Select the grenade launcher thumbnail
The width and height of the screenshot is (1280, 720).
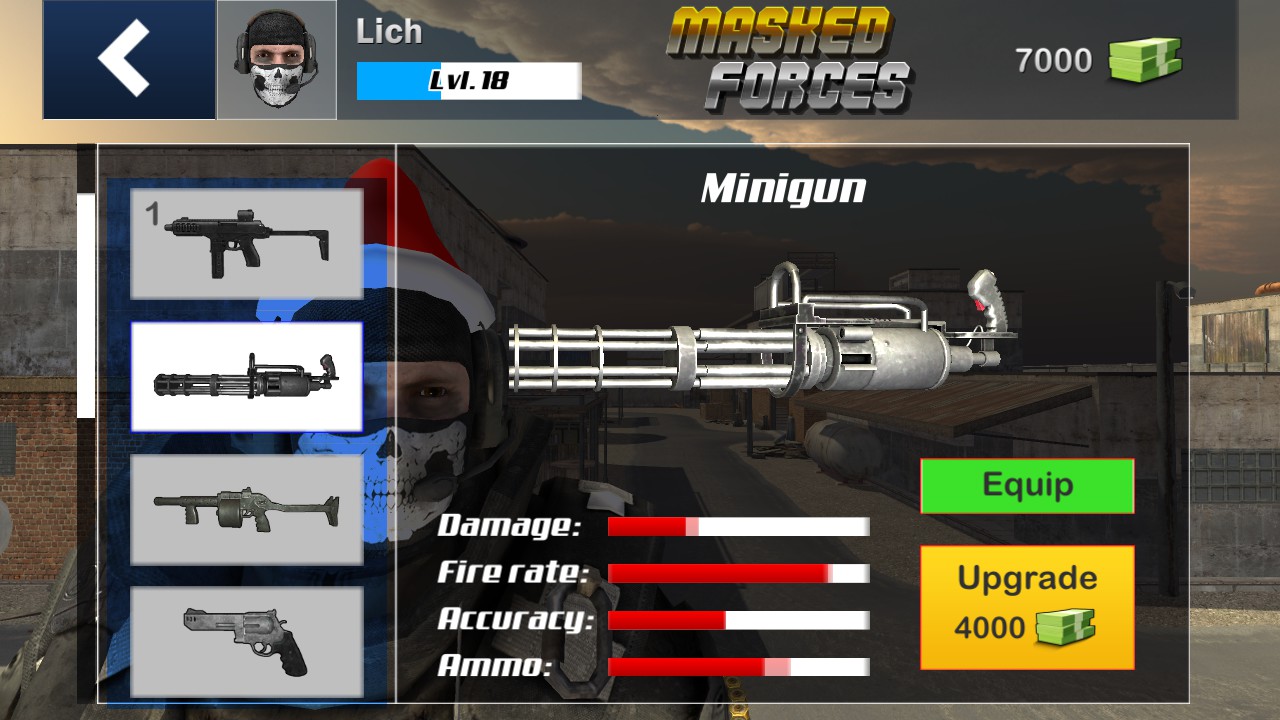[247, 510]
